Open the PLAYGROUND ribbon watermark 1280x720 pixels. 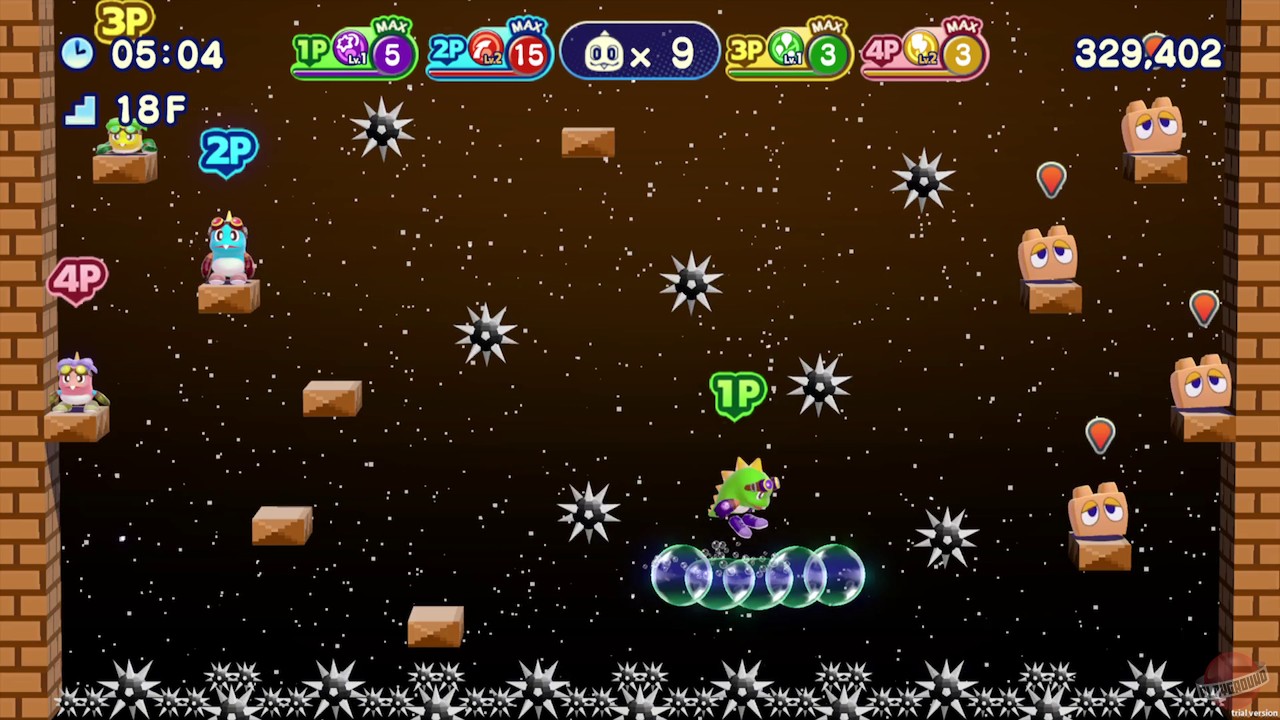click(1230, 683)
